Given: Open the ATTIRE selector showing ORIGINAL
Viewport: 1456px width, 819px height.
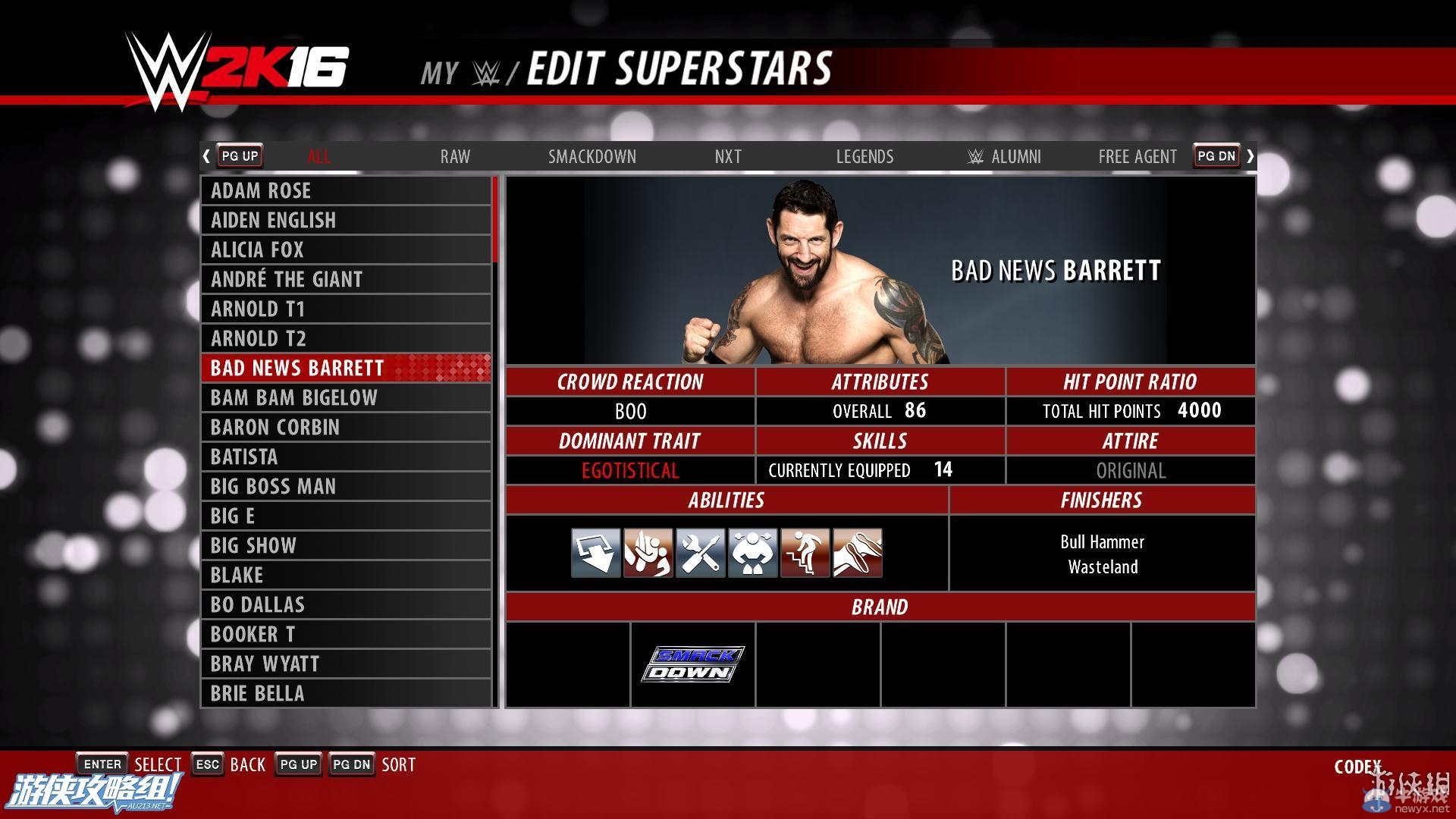Looking at the screenshot, I should (1130, 470).
